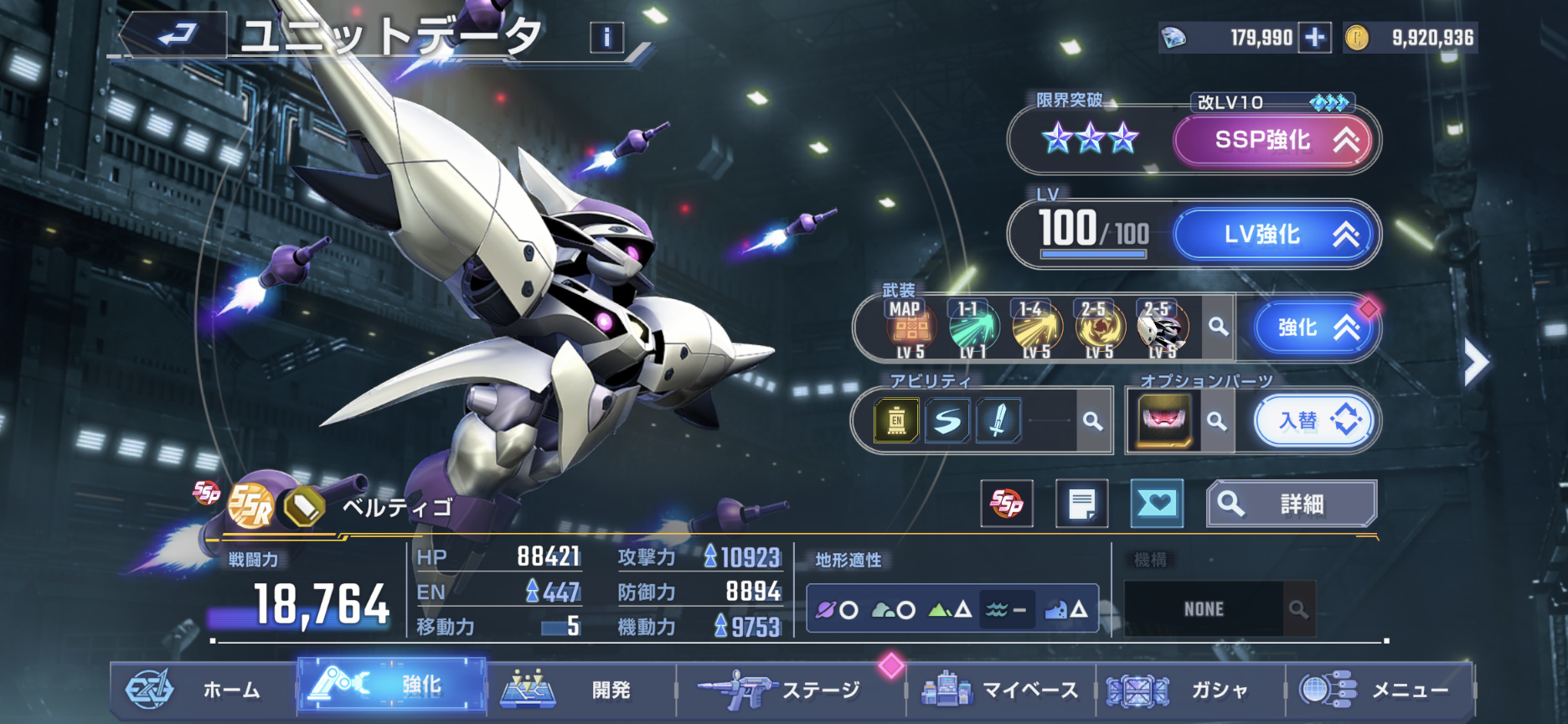This screenshot has width=1568, height=724.
Task: Open the LV強化 level upgrade
Action: [1272, 235]
